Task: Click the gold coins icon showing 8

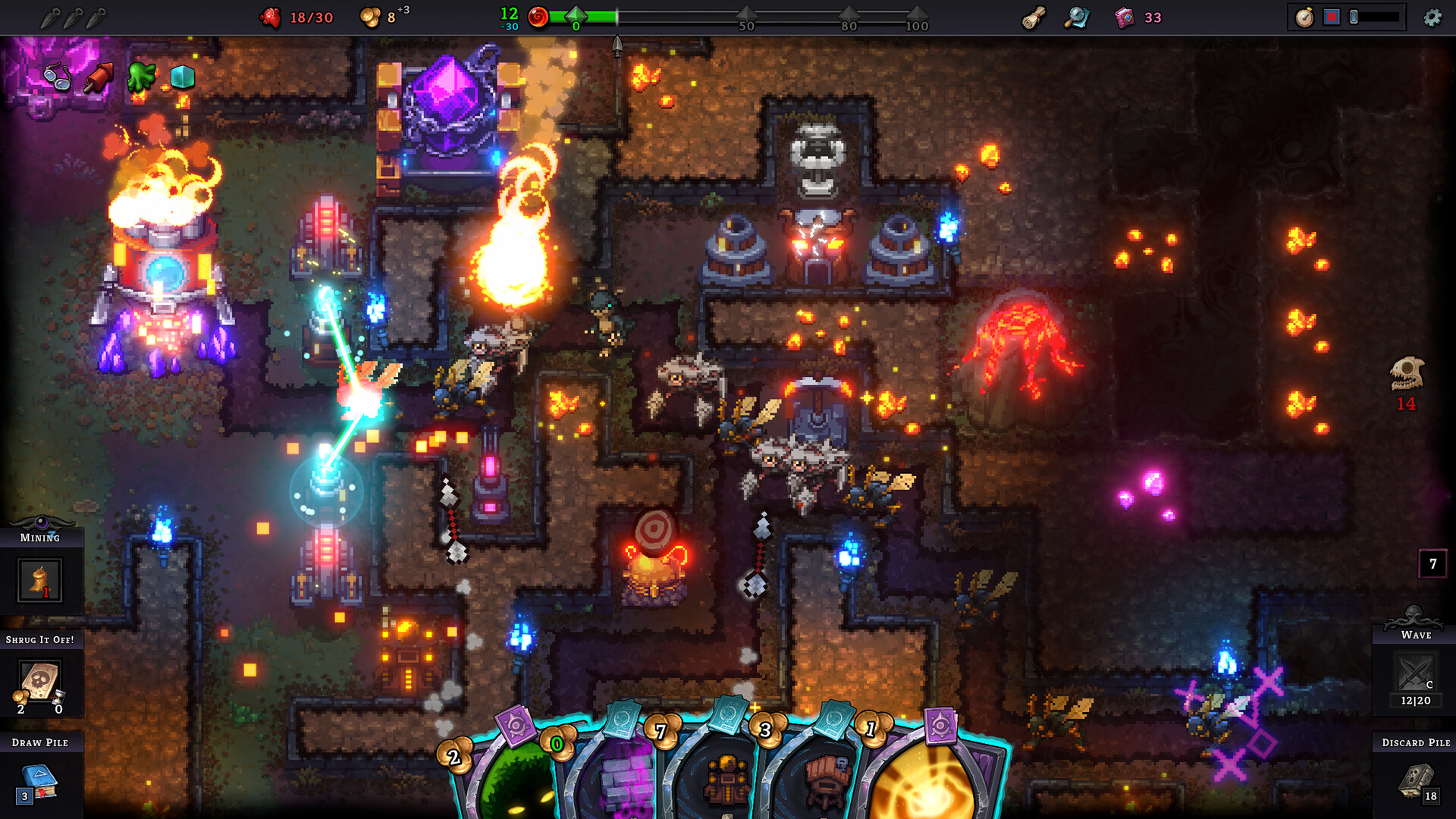Action: [x=369, y=17]
